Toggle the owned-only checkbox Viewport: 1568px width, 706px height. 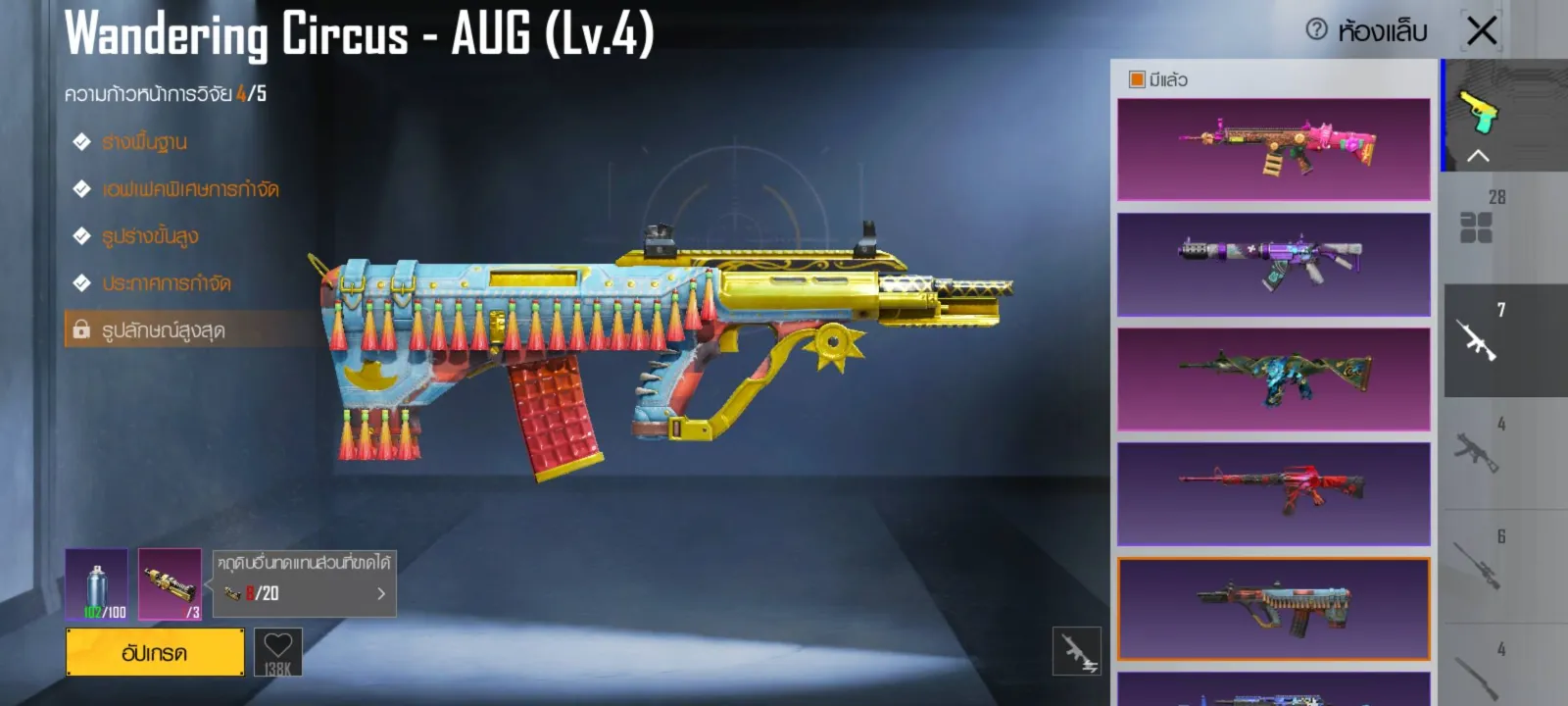point(1137,79)
